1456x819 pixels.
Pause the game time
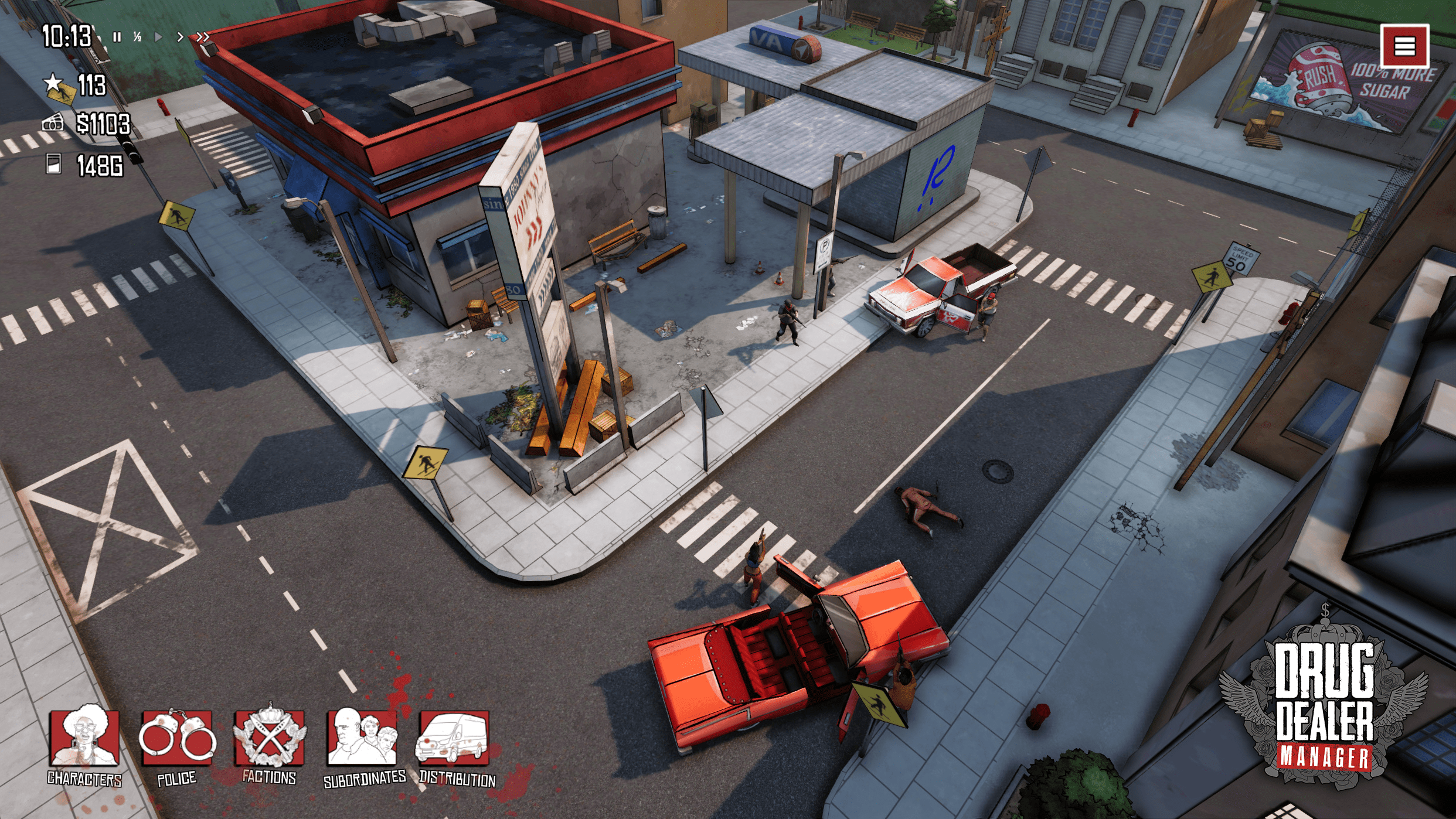coord(117,37)
